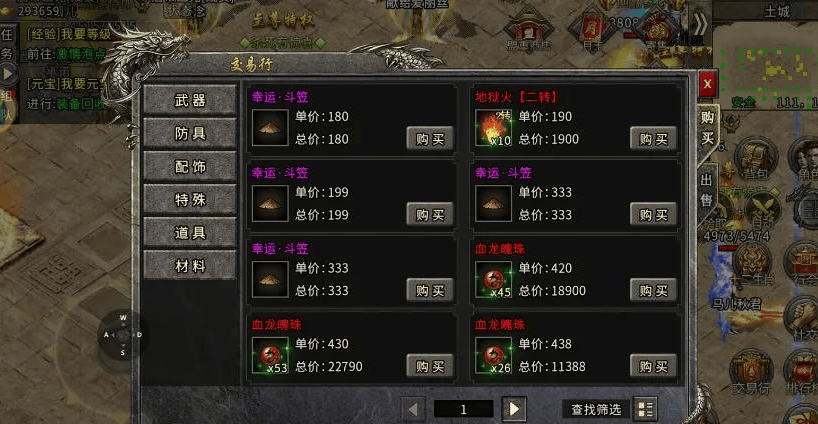Select the 武器 weapons category
Screen dimensions: 818x424
(x=190, y=100)
